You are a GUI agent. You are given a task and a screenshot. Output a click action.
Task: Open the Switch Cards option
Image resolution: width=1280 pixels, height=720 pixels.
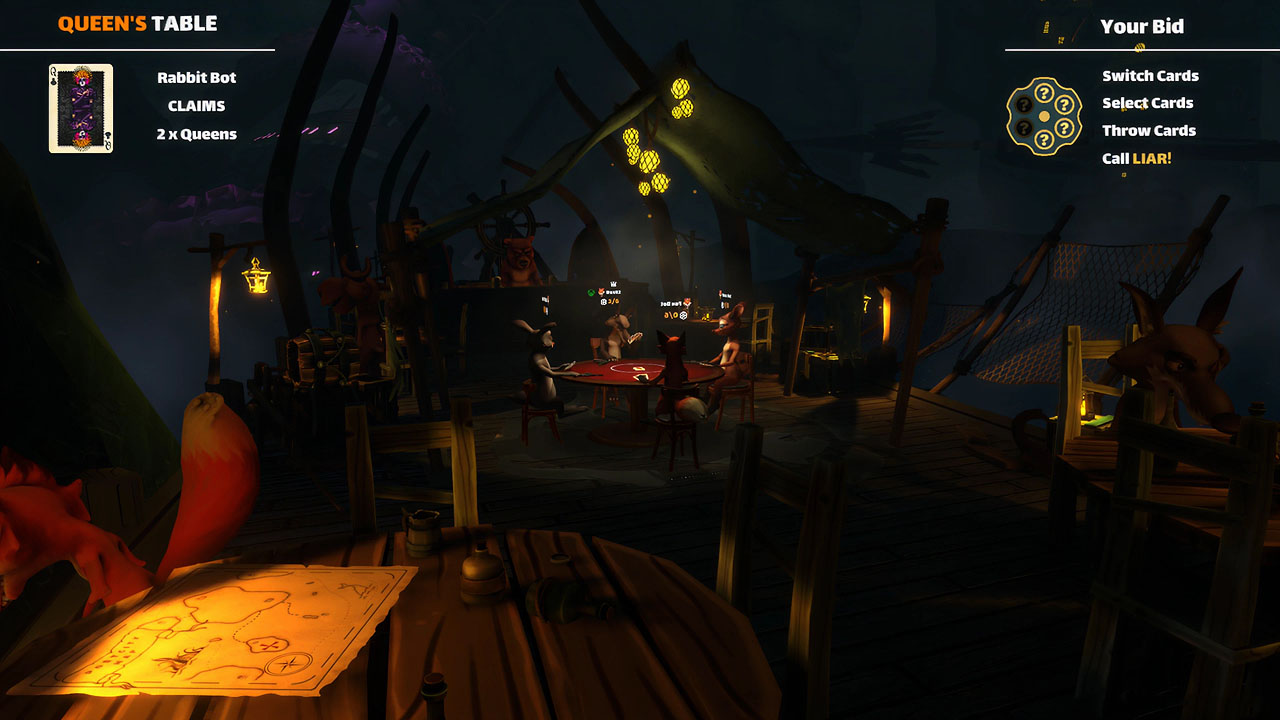1149,75
